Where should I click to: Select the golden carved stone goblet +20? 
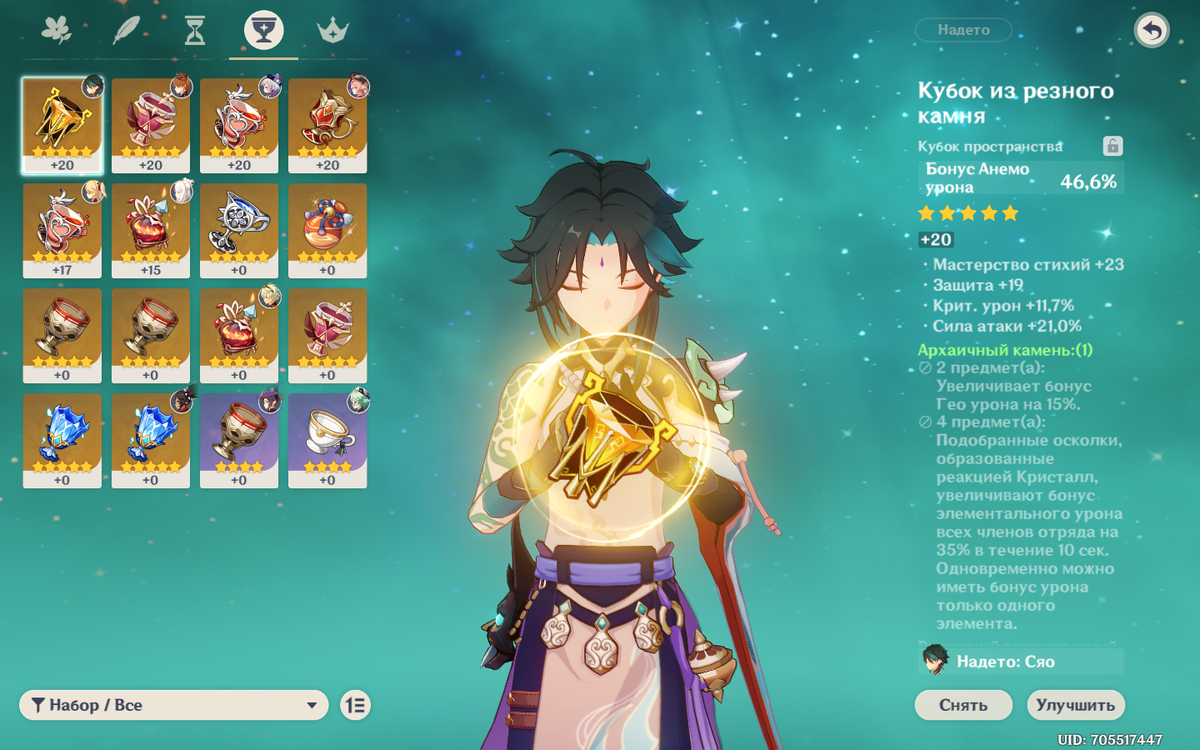pyautogui.click(x=62, y=125)
